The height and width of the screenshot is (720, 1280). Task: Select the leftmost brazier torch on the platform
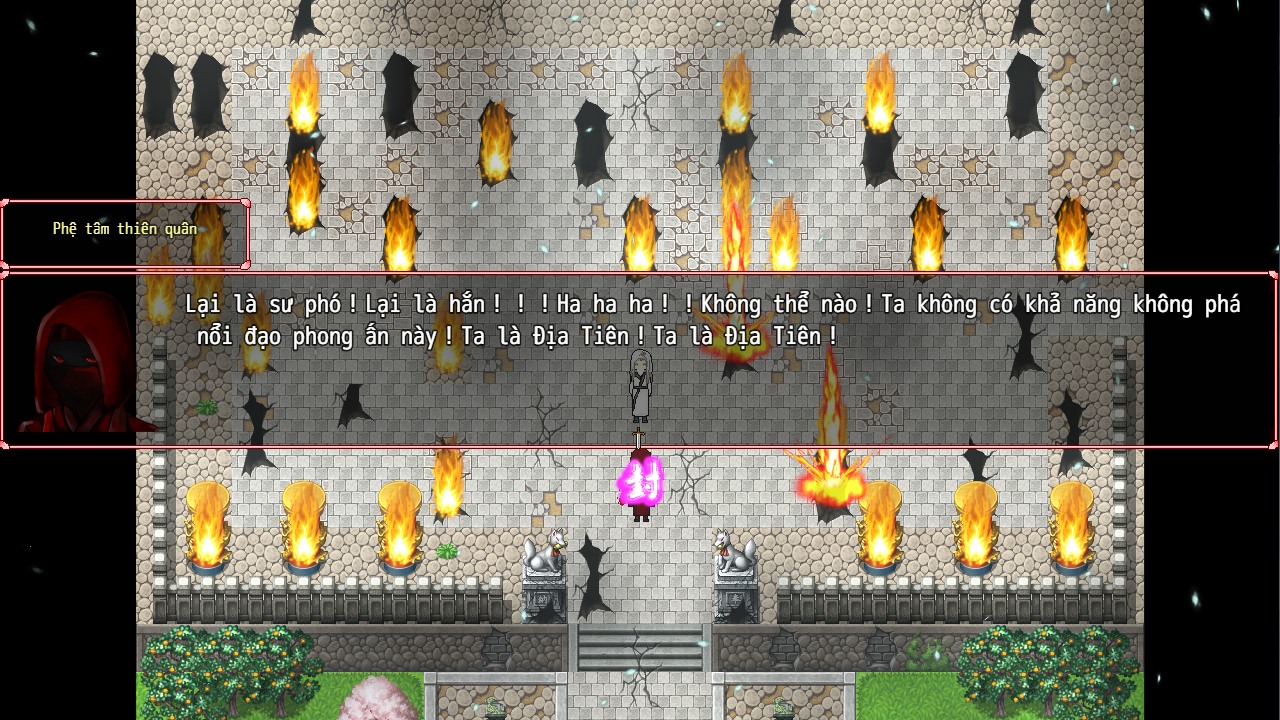[207, 530]
